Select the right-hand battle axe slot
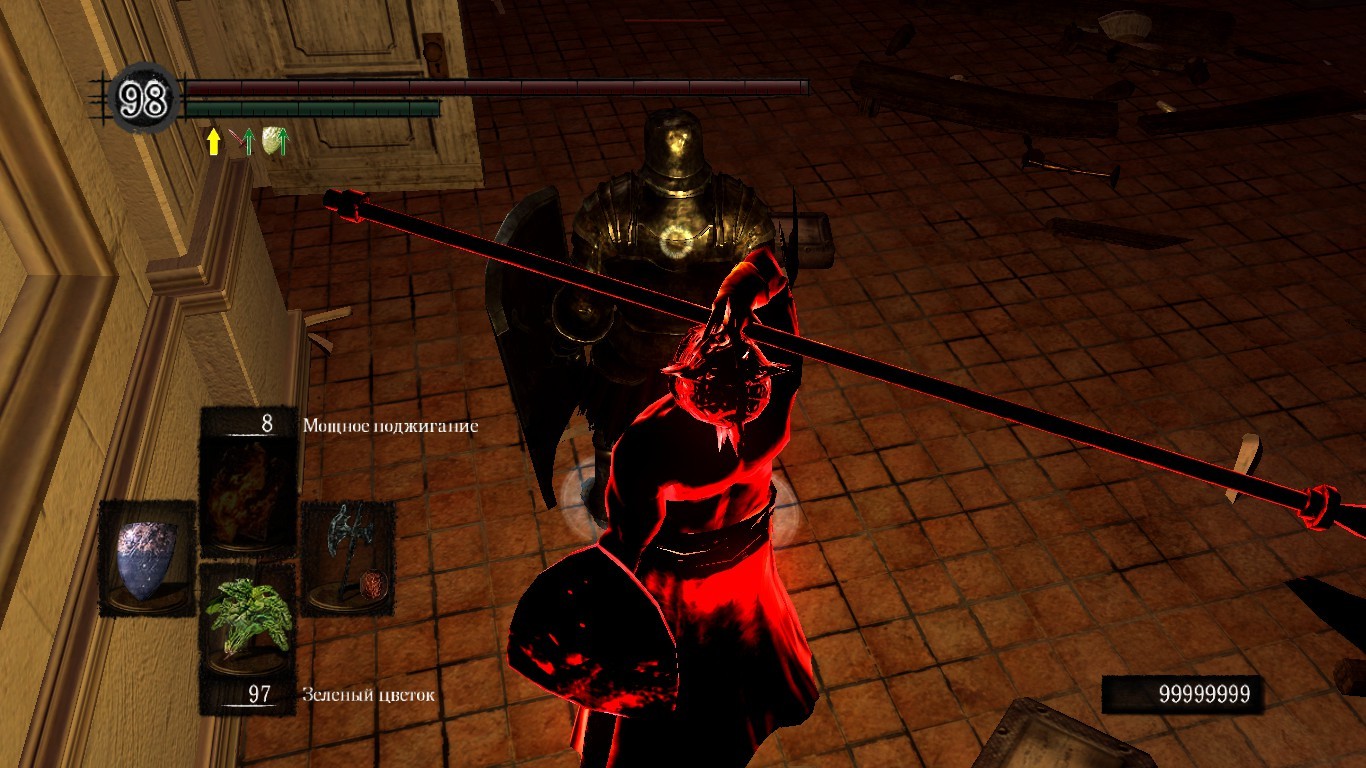Screen dimensions: 1366x768 point(348,556)
